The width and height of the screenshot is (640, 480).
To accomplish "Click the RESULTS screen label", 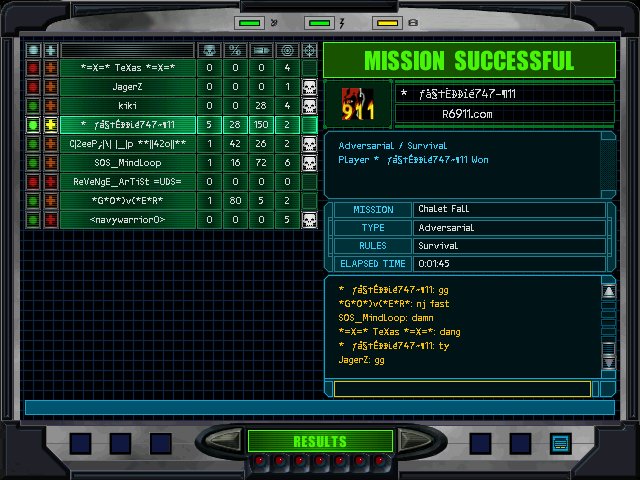I will pyautogui.click(x=319, y=441).
